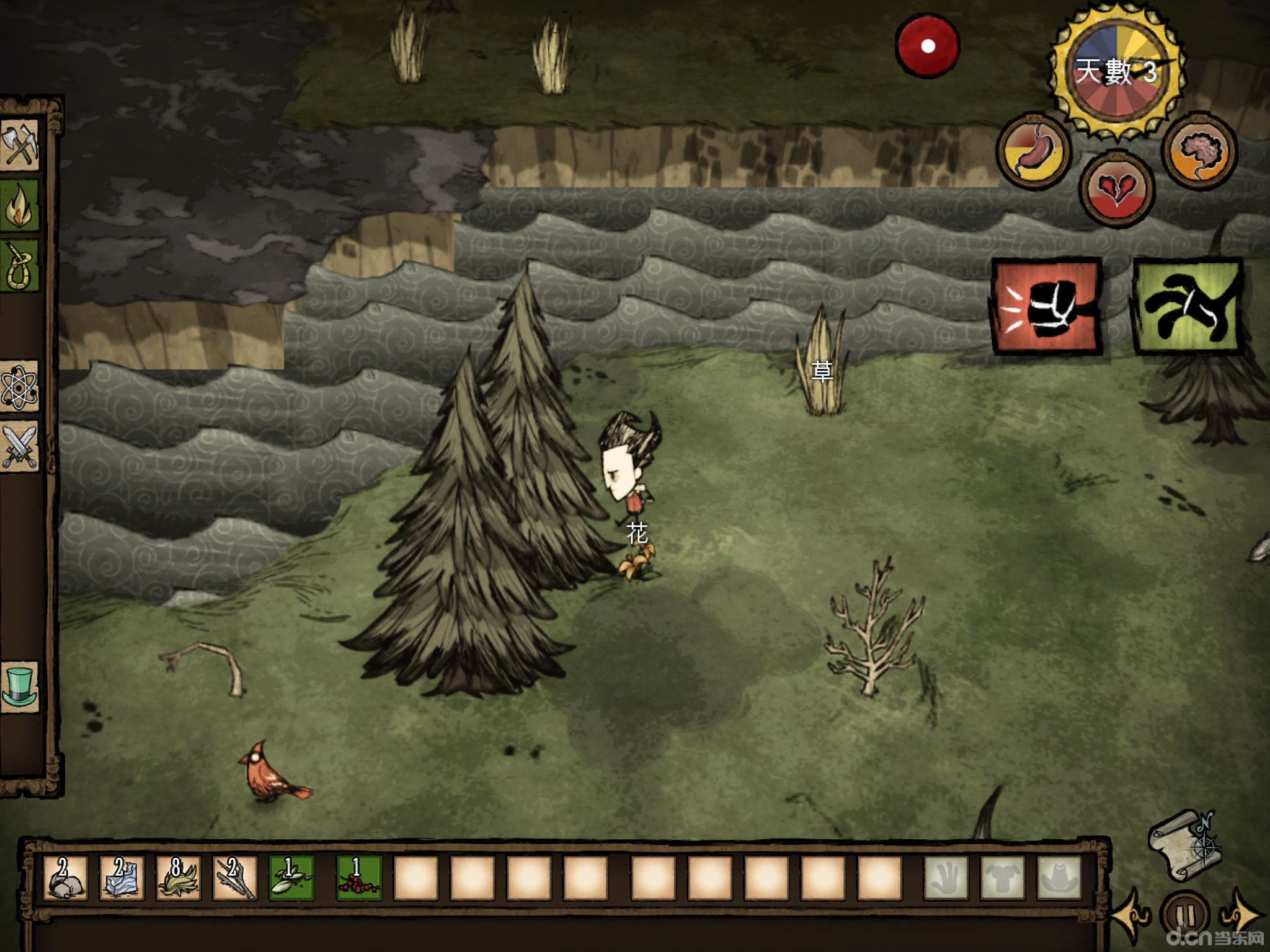The image size is (1270, 952).
Task: Rotate camera with the left arrow
Action: [x=1130, y=914]
